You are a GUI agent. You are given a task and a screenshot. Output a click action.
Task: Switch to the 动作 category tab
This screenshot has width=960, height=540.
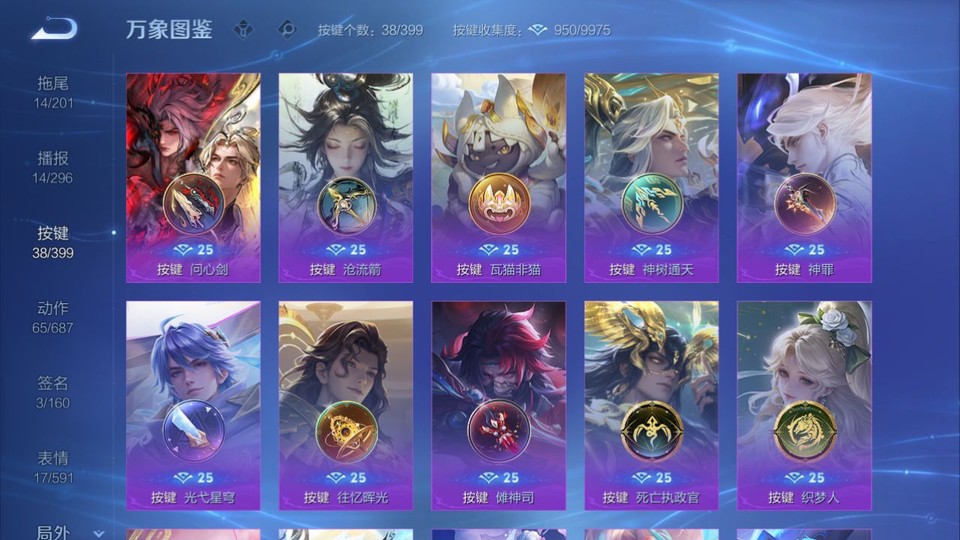click(x=53, y=316)
